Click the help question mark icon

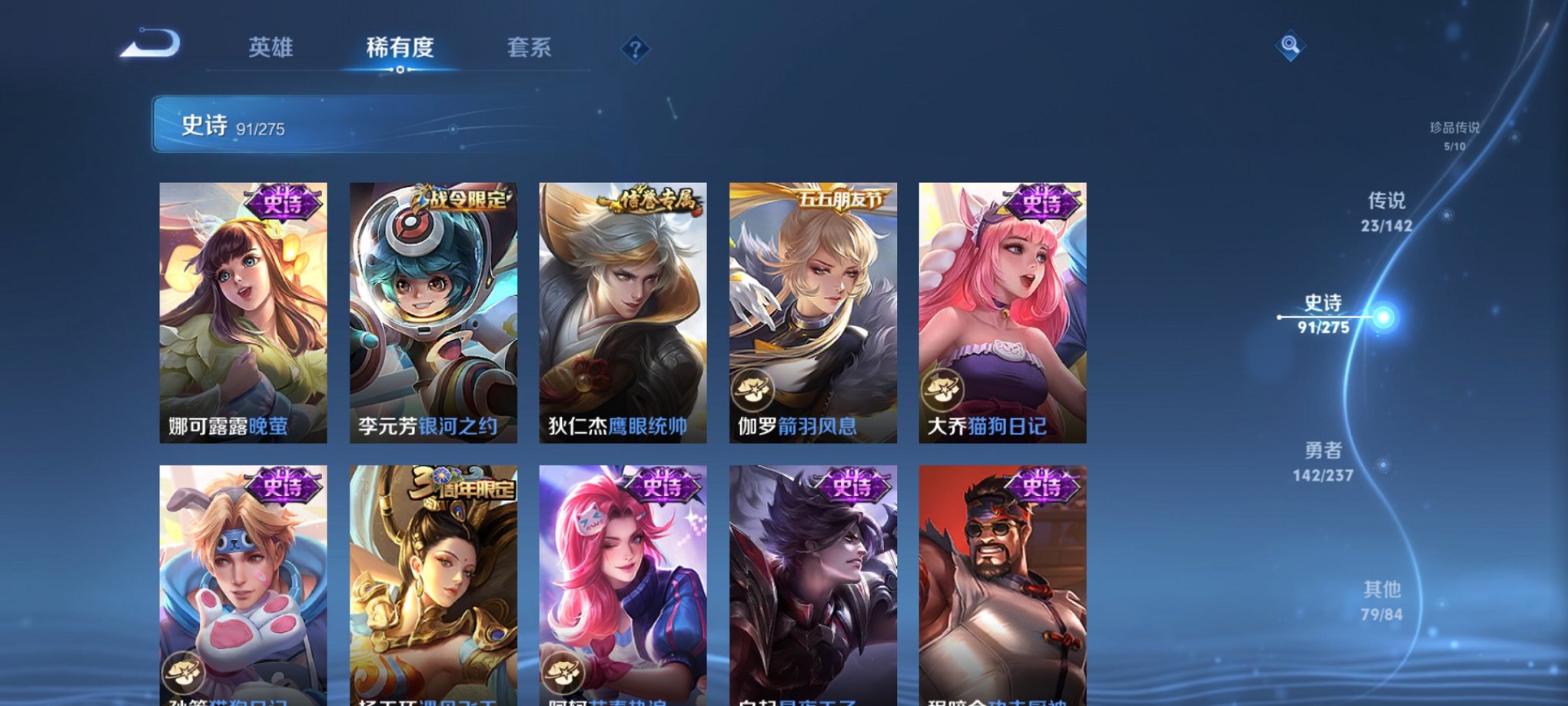[x=635, y=49]
